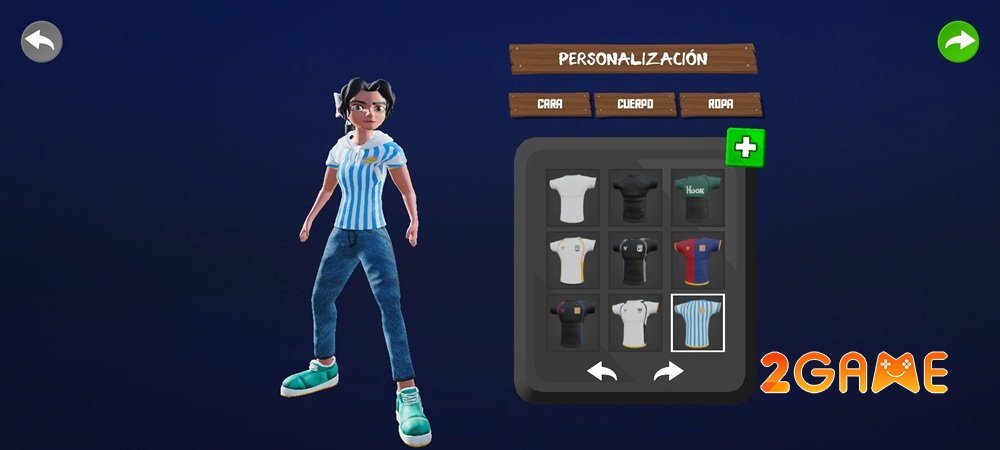The image size is (1000, 450).
Task: Pick the green Hook shirt
Action: point(697,196)
